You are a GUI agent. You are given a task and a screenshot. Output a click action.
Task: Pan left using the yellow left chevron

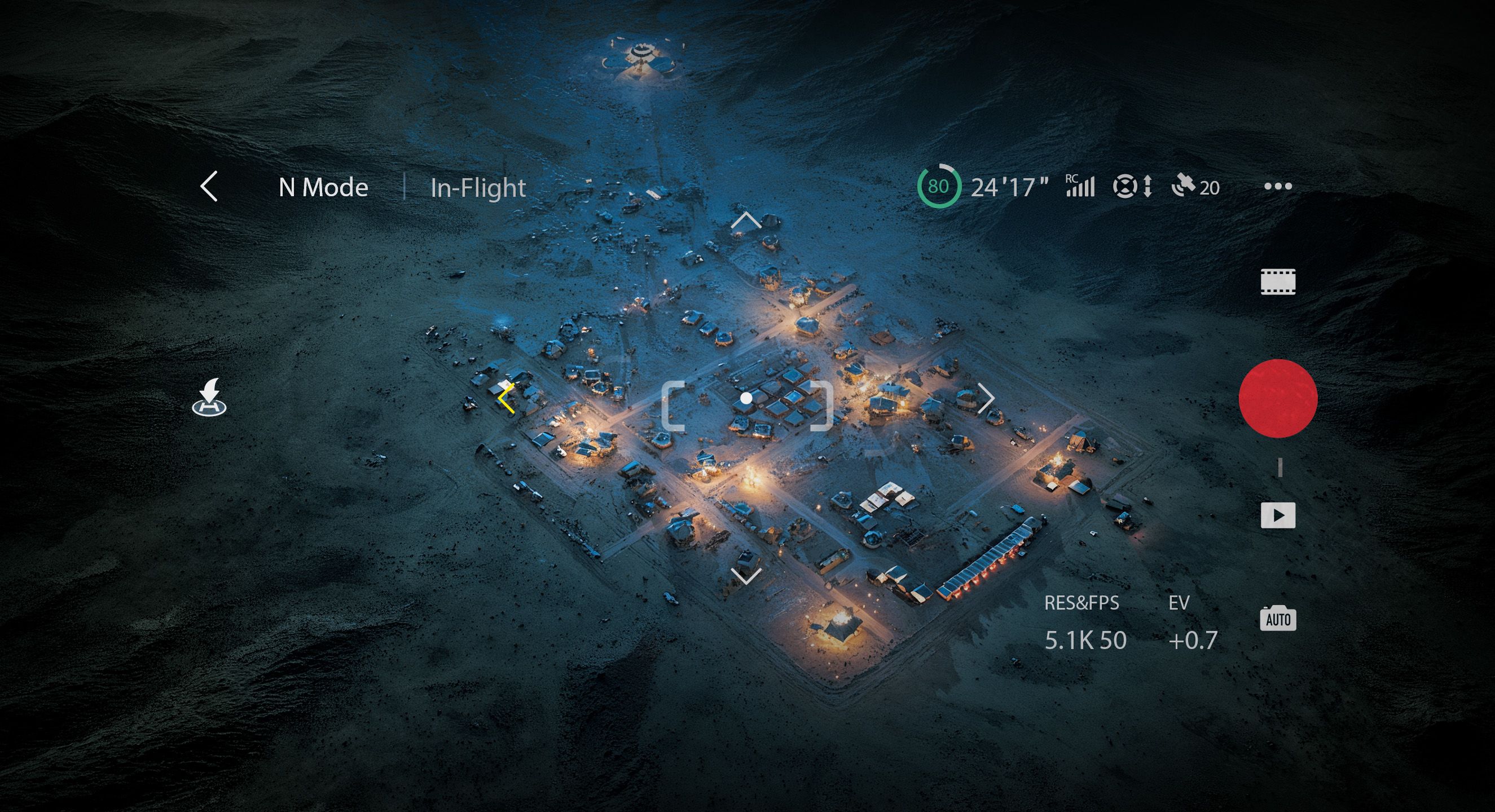[506, 399]
